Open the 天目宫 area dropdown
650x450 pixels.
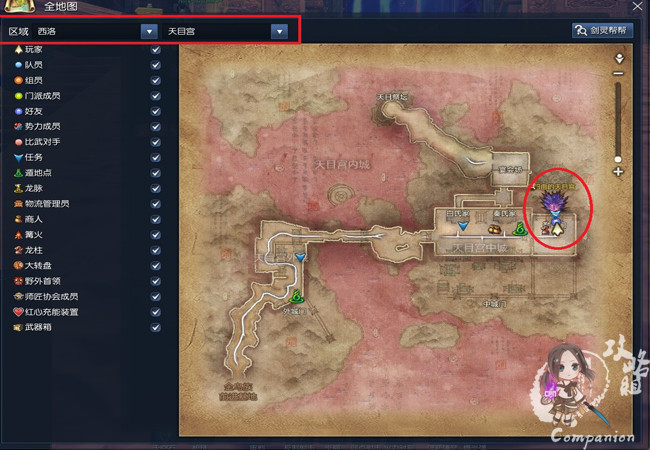(x=279, y=31)
